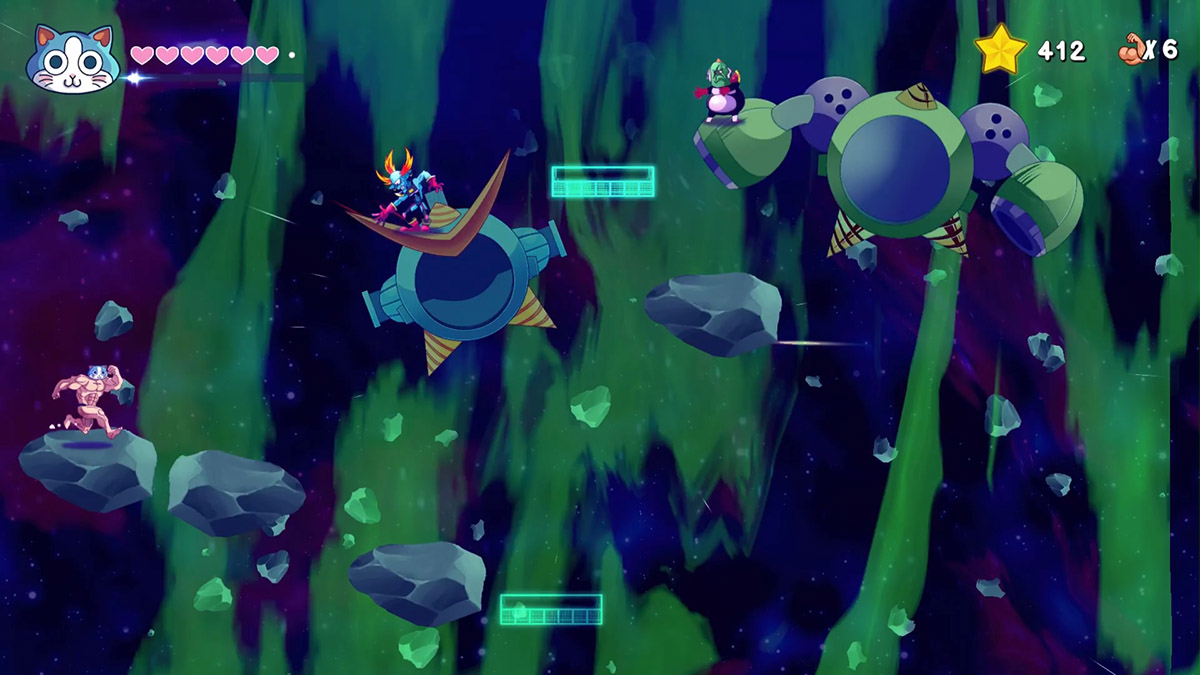Select the yellow star collectible icon

tap(1001, 50)
